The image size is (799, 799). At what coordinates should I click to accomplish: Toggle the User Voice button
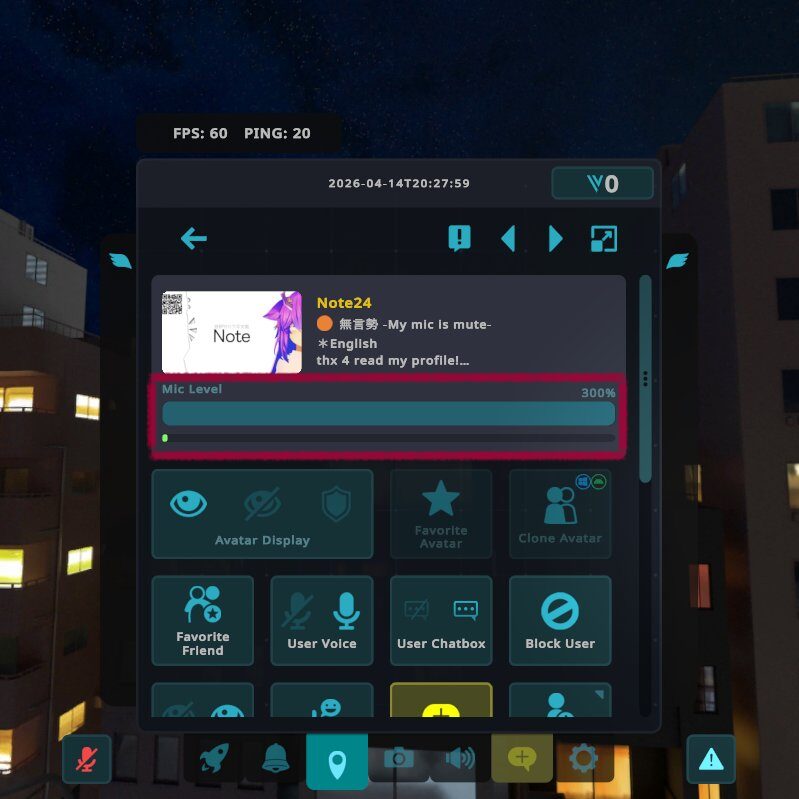pyautogui.click(x=322, y=620)
